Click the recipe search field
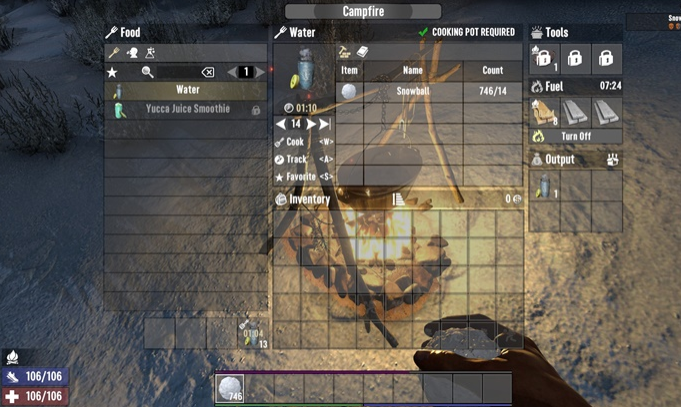Viewport: 681px width, 407px height. pyautogui.click(x=177, y=72)
